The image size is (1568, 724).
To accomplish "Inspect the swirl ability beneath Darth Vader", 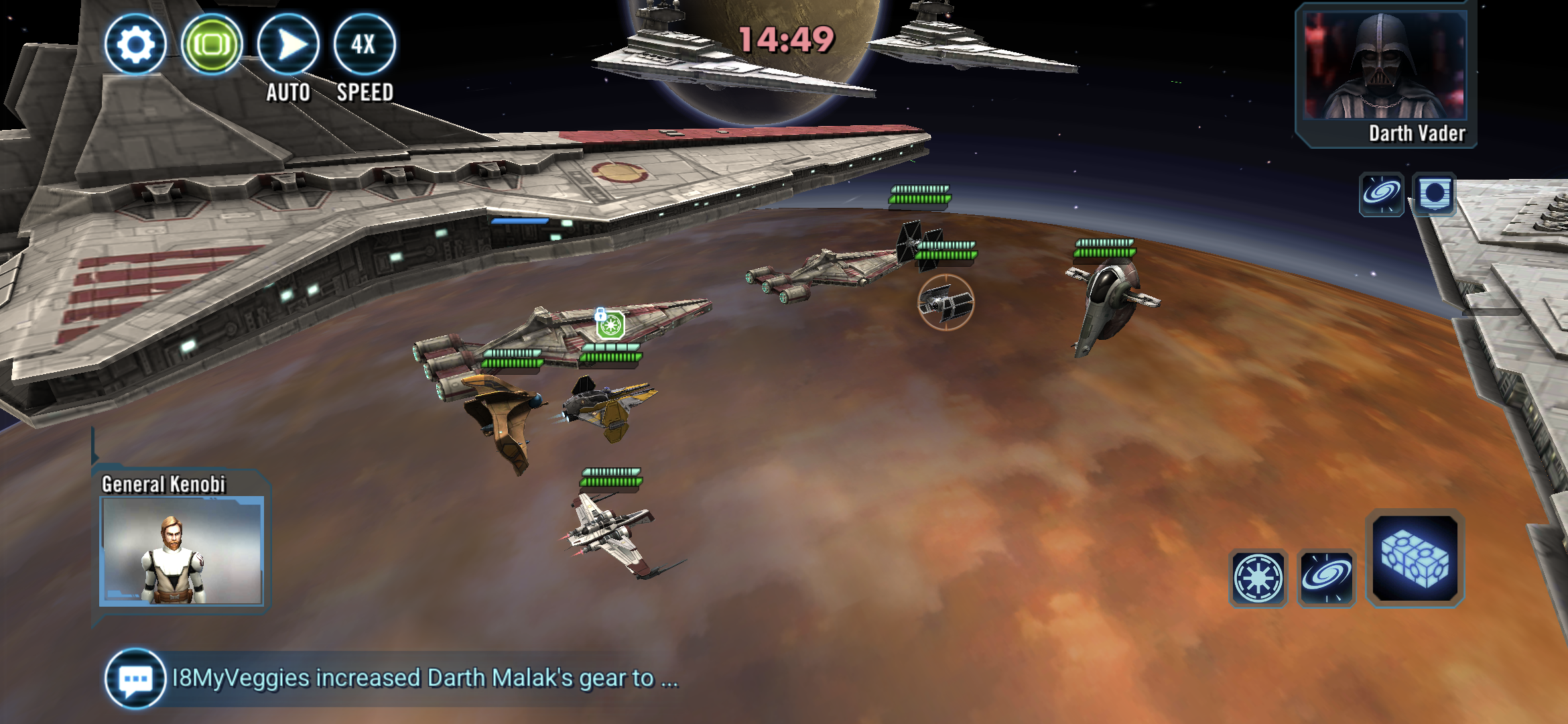I will pyautogui.click(x=1381, y=194).
